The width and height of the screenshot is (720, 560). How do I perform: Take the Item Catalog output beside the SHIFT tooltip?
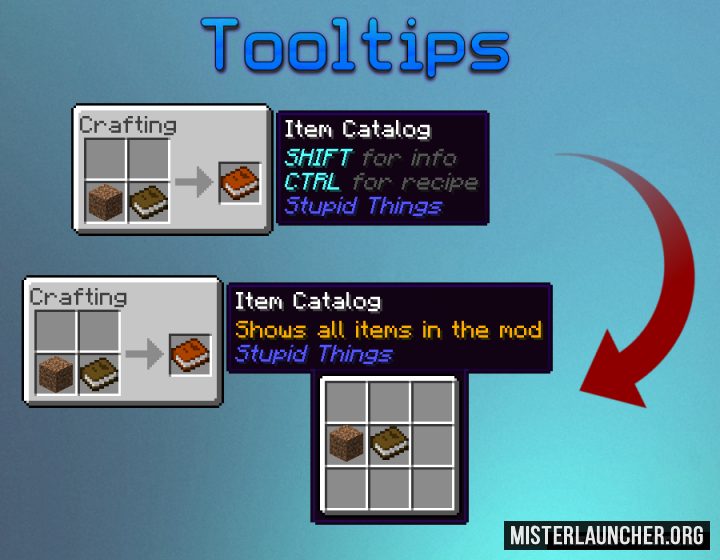[239, 183]
